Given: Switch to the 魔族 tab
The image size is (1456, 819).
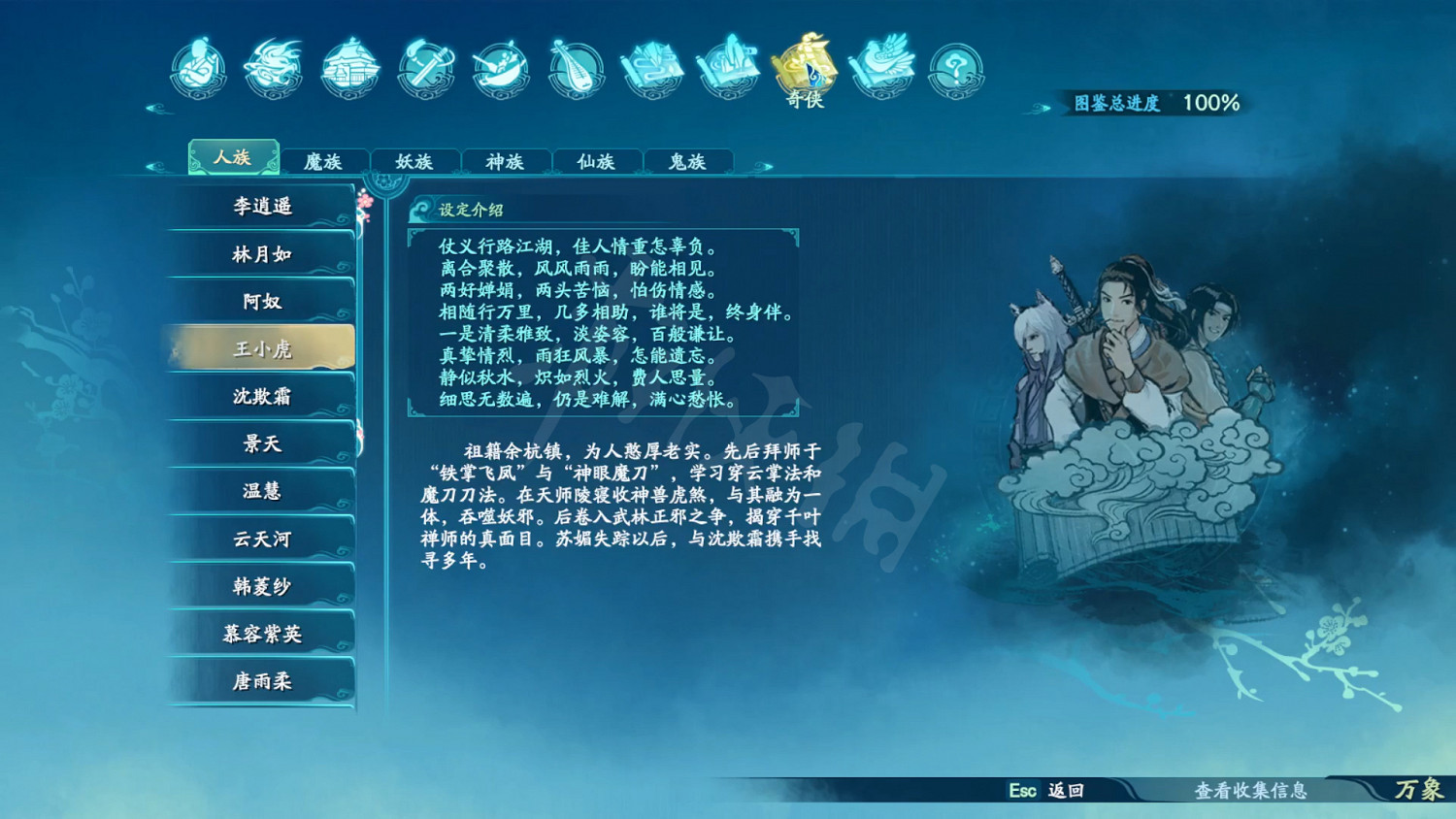Looking at the screenshot, I should (324, 161).
